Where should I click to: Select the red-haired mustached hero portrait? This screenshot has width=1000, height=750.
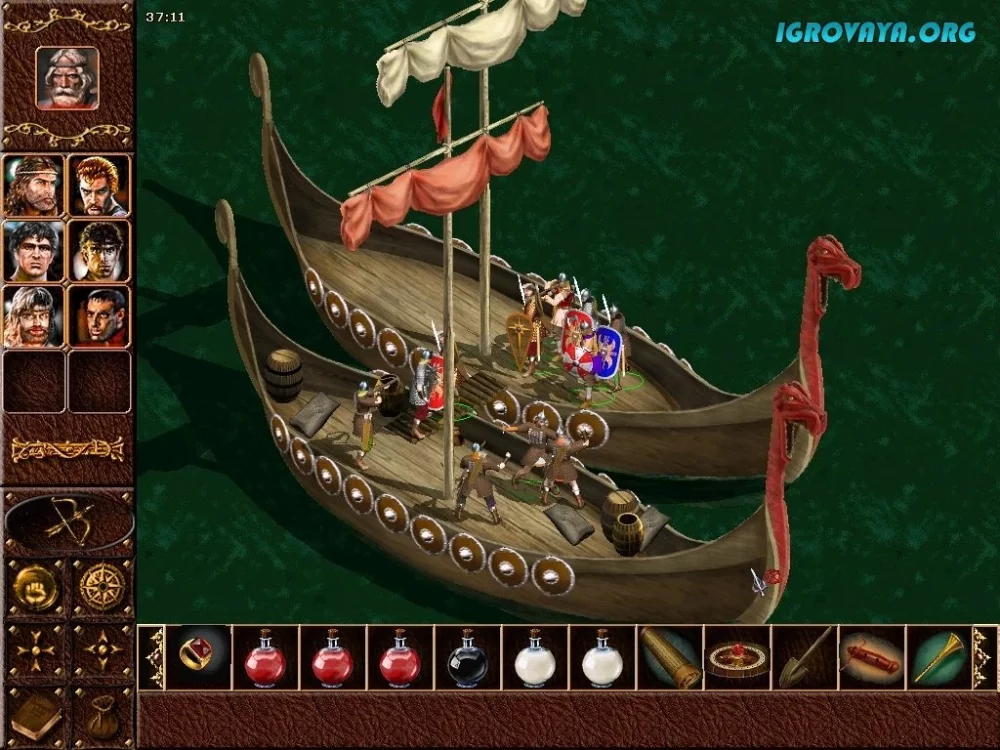tap(99, 185)
